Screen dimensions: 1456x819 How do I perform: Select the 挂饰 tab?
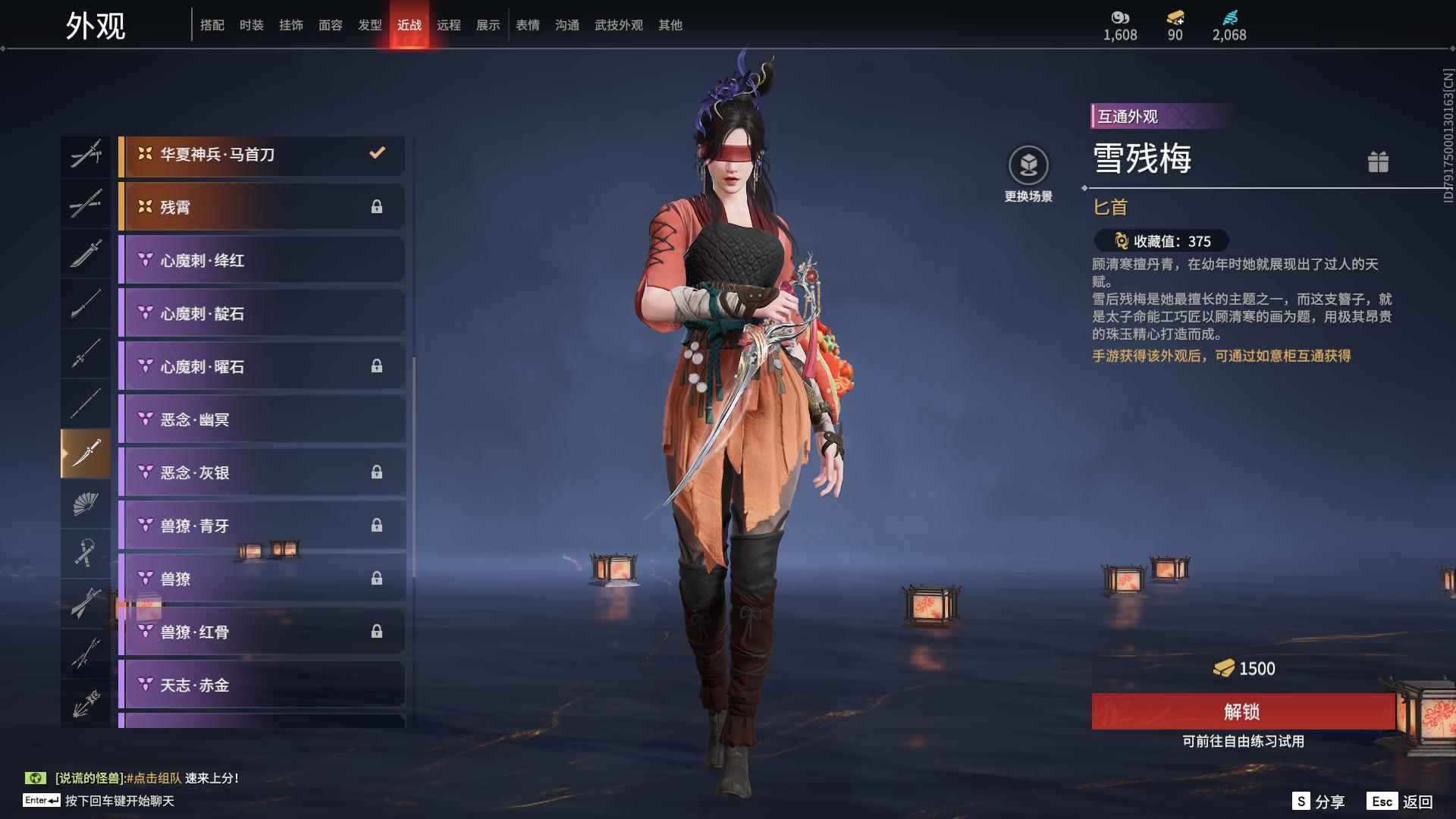click(x=290, y=25)
